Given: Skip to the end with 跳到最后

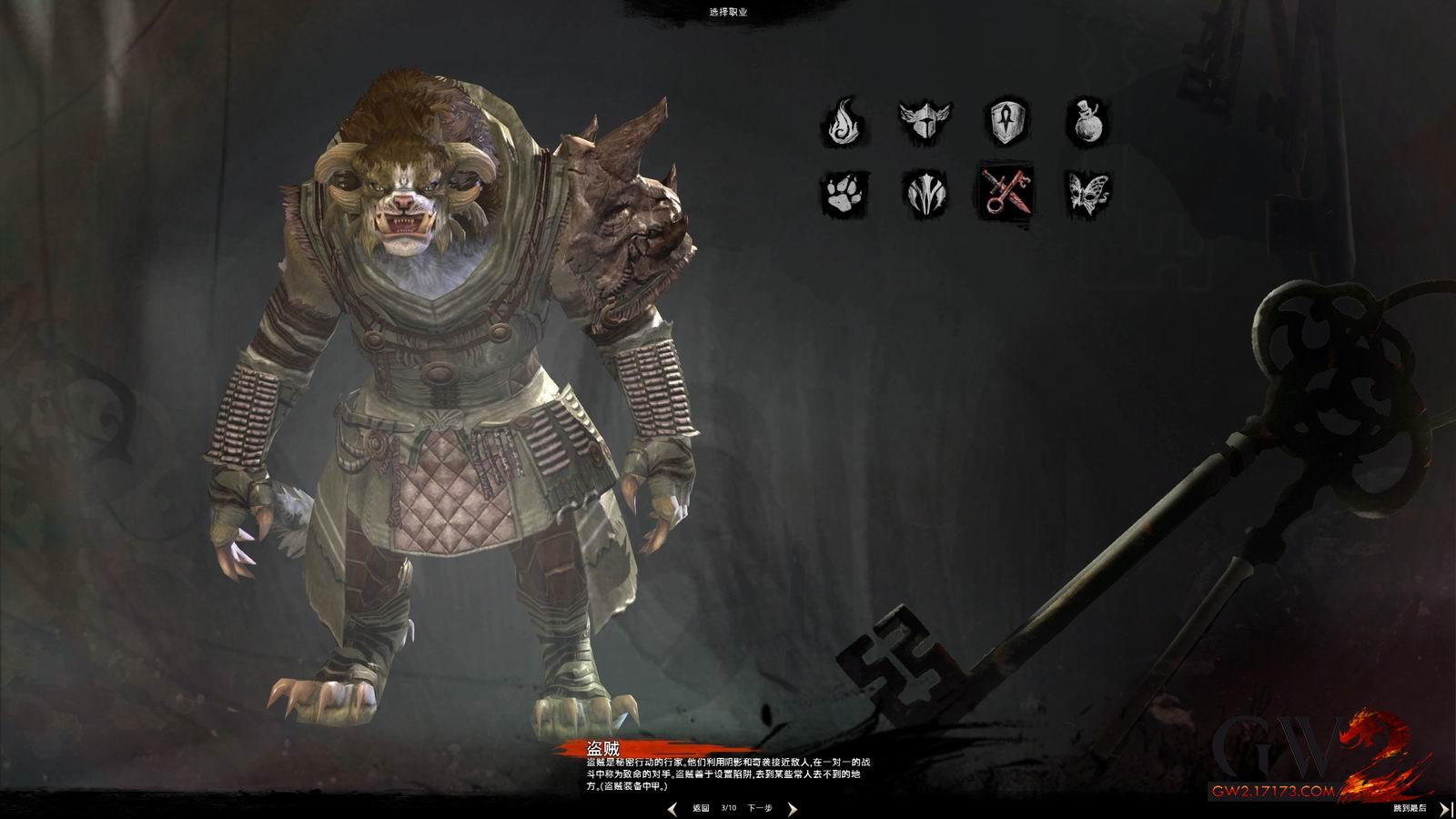Looking at the screenshot, I should pyautogui.click(x=1410, y=808).
